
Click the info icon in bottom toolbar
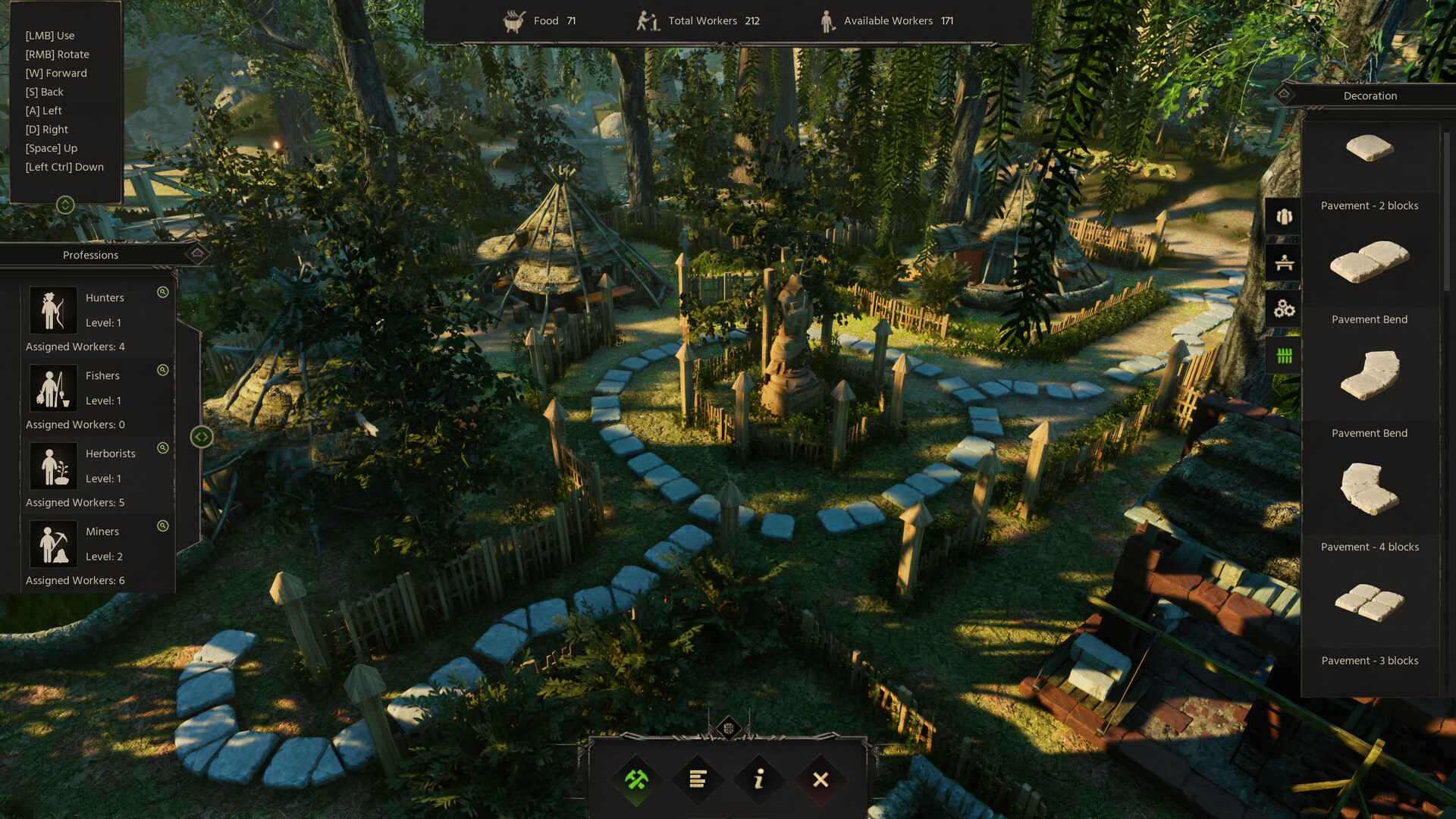758,779
